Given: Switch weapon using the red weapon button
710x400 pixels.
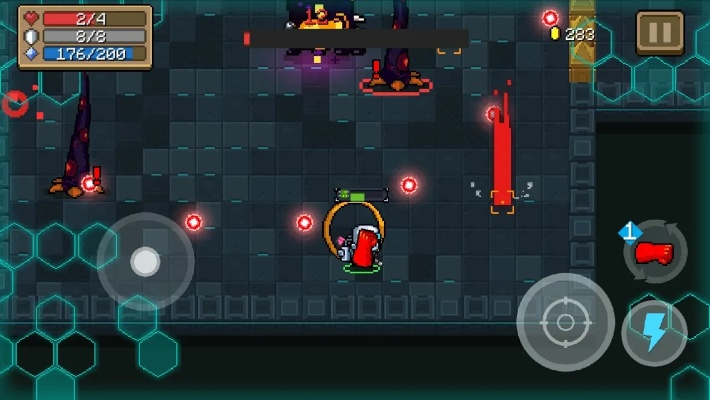Looking at the screenshot, I should click(x=655, y=252).
